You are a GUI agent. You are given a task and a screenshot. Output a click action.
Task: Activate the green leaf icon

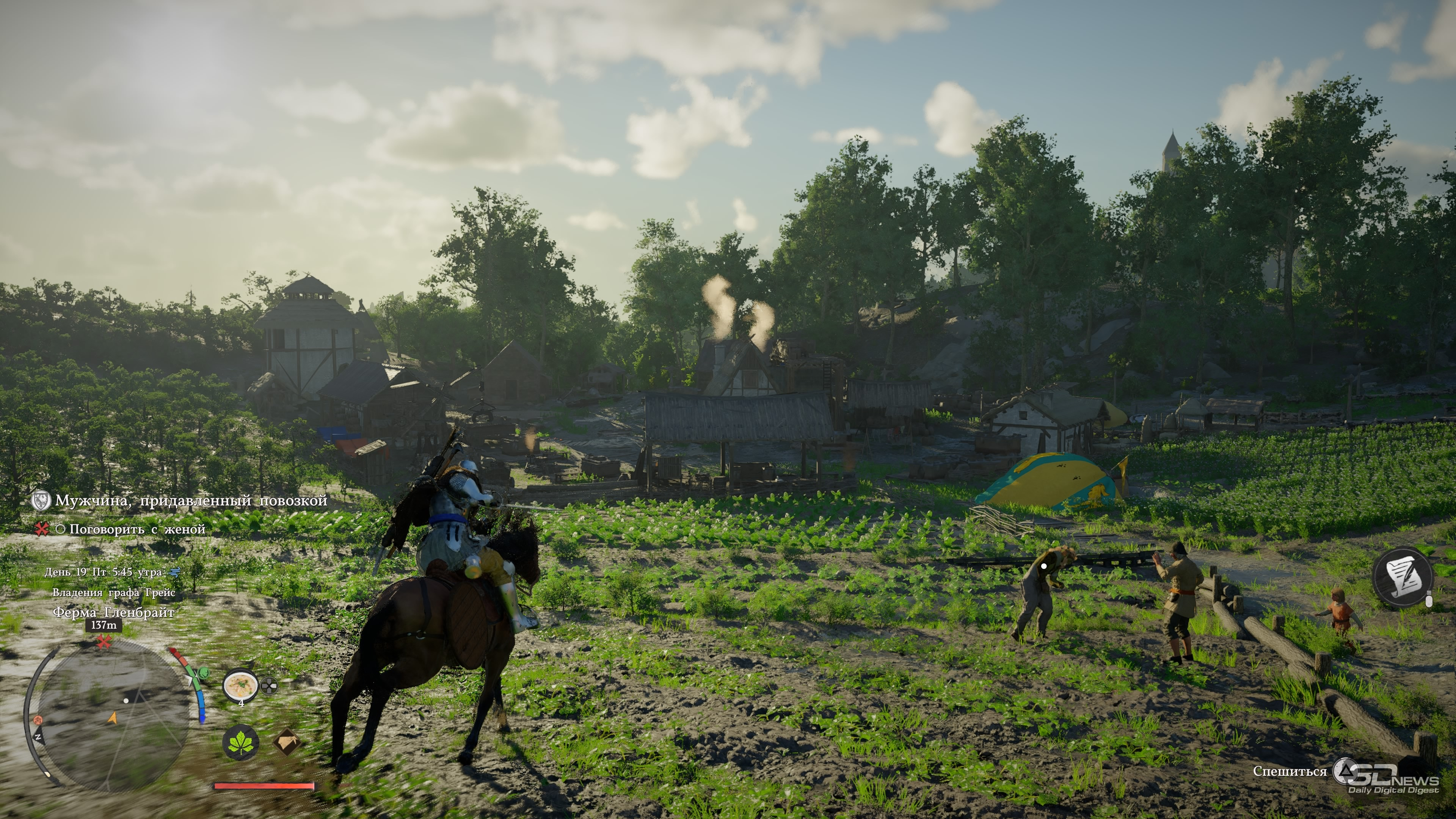[241, 742]
